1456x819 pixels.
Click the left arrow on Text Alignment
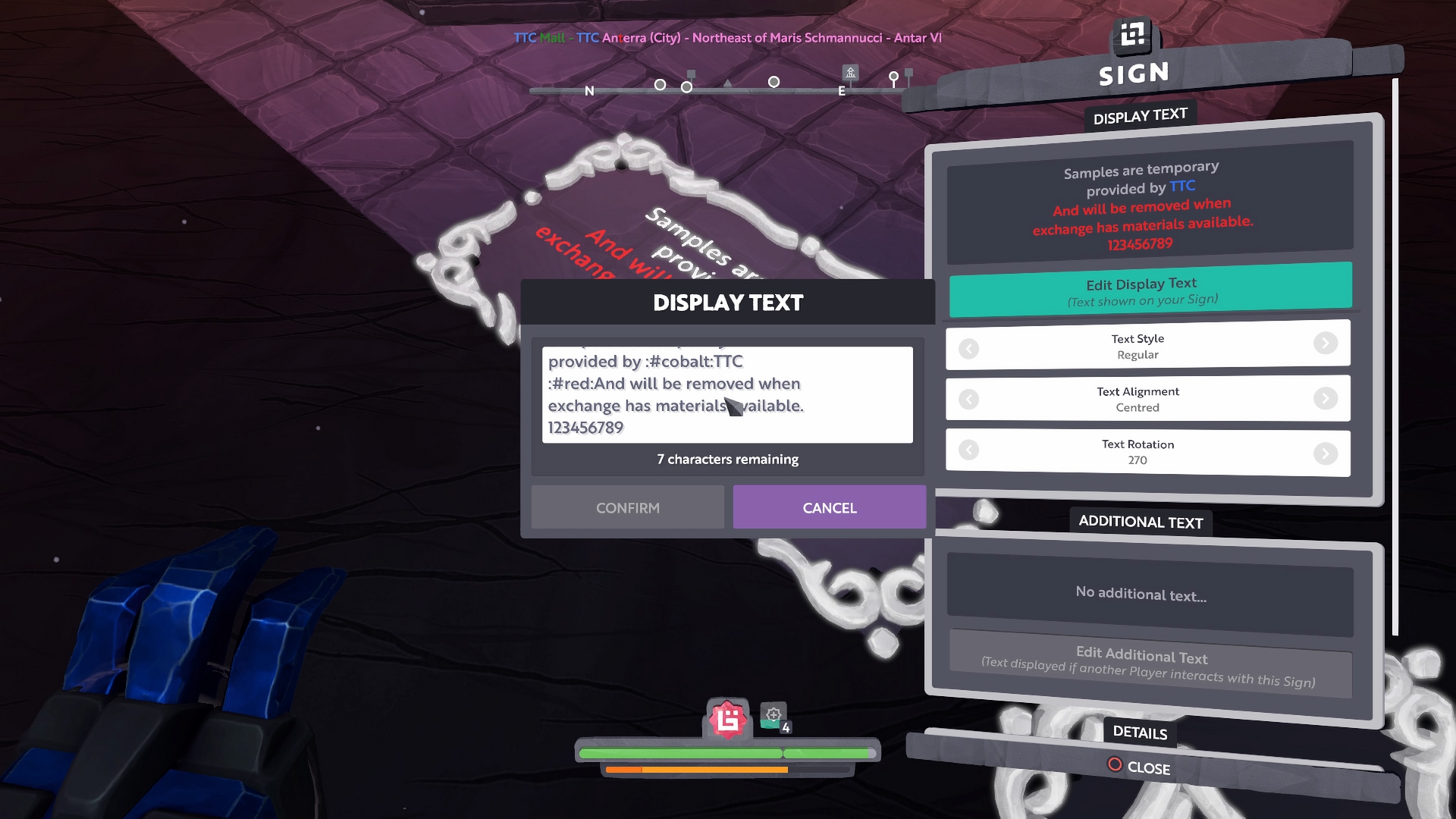[968, 399]
